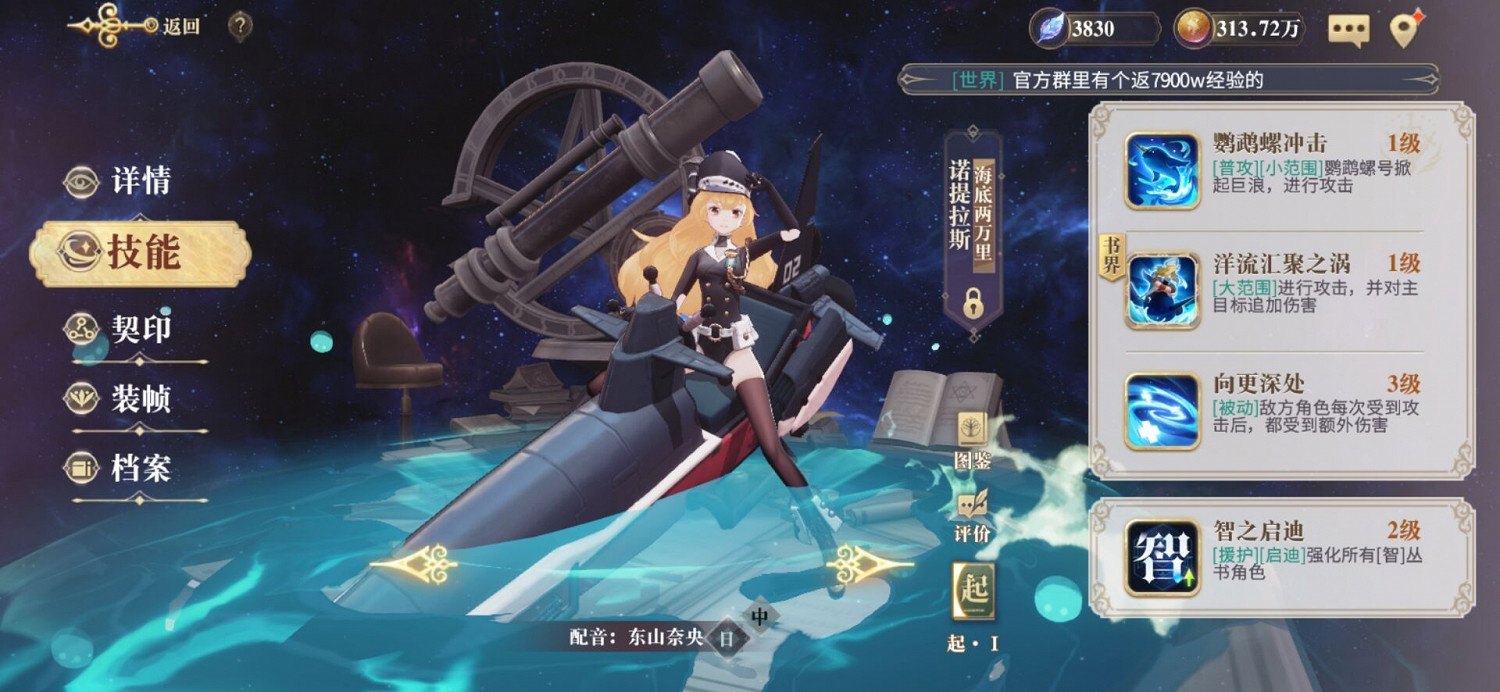Click the map location pin icon
The width and height of the screenshot is (1500, 692).
click(1406, 30)
